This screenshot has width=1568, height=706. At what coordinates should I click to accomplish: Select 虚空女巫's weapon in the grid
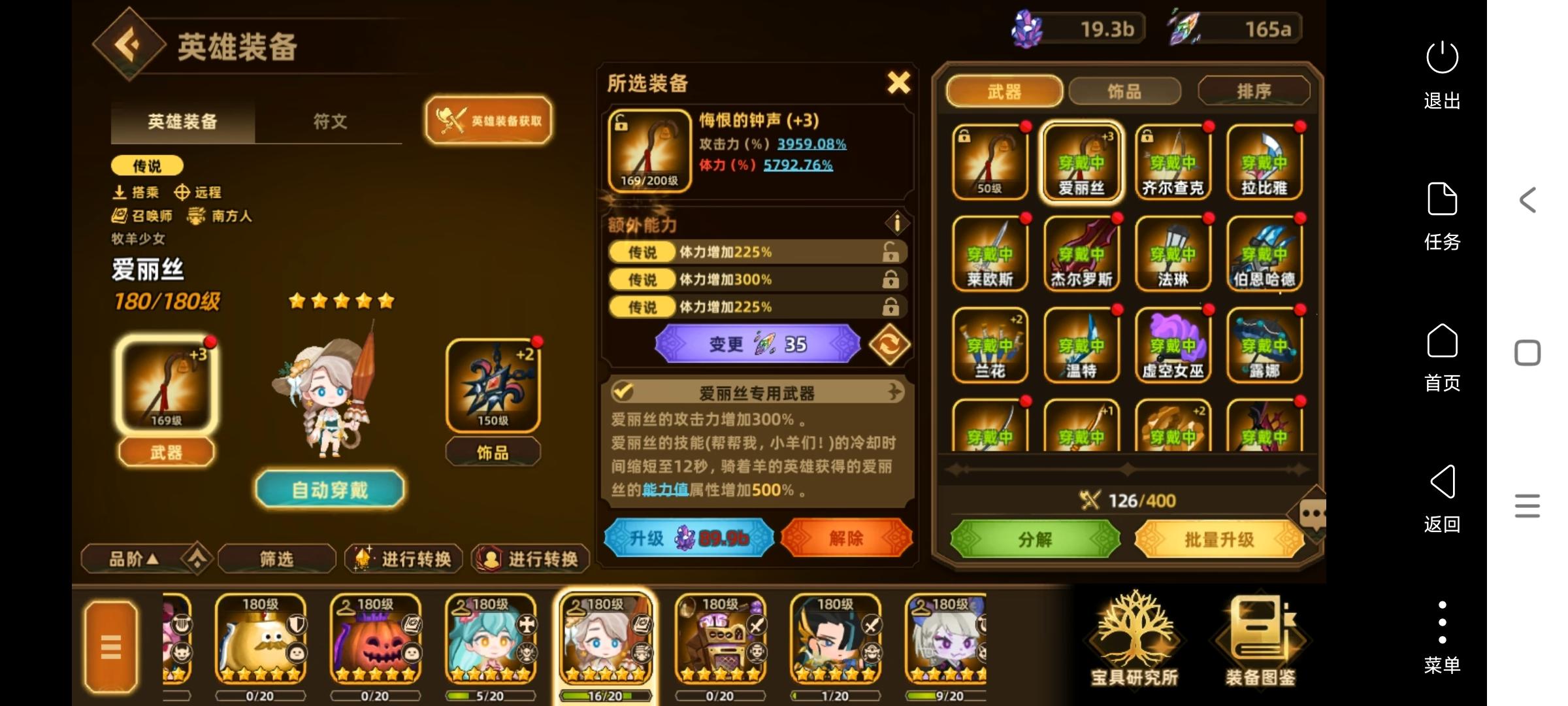tap(1173, 345)
